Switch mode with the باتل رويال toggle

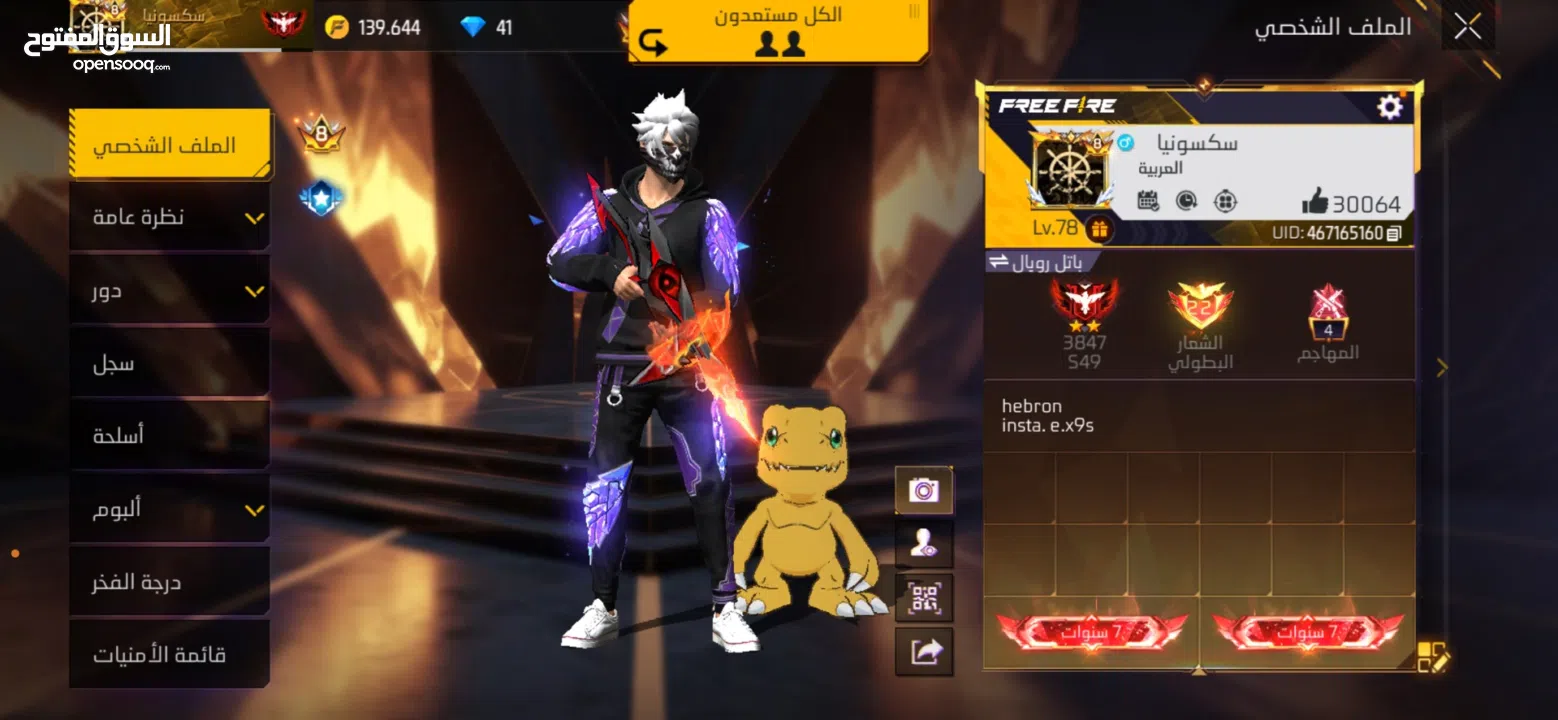(x=1039, y=262)
